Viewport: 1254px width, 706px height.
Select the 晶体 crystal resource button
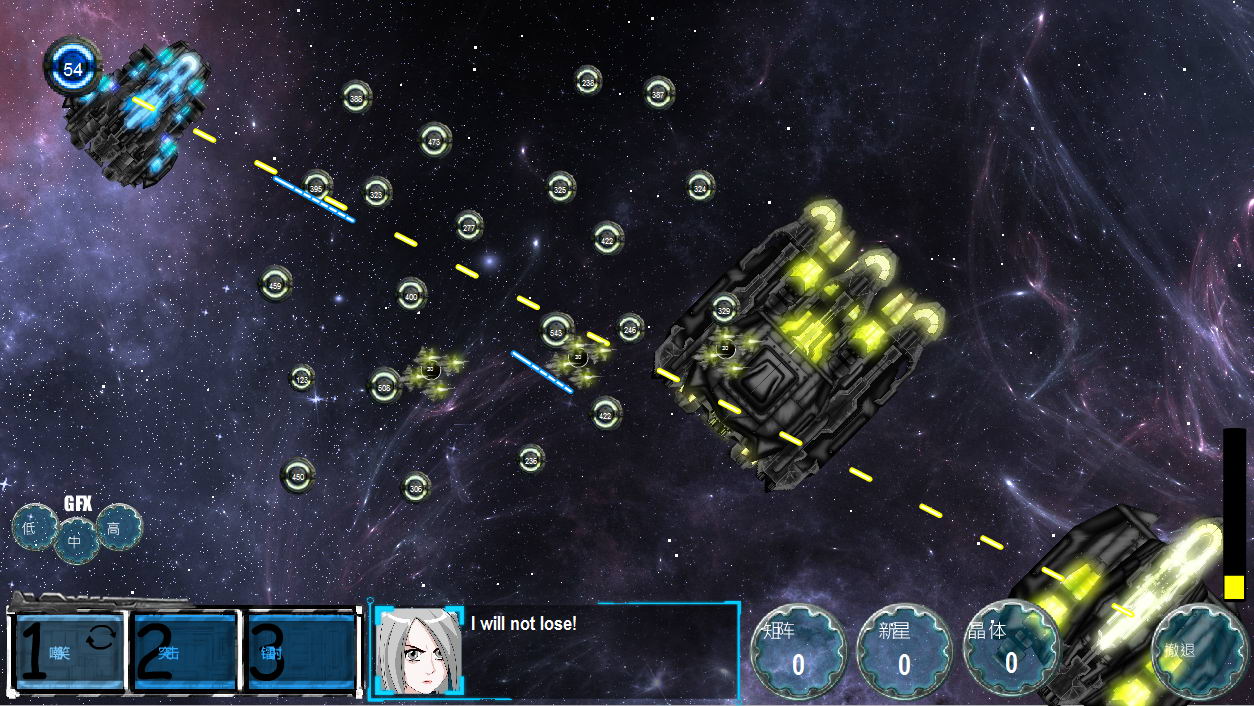click(x=1011, y=653)
